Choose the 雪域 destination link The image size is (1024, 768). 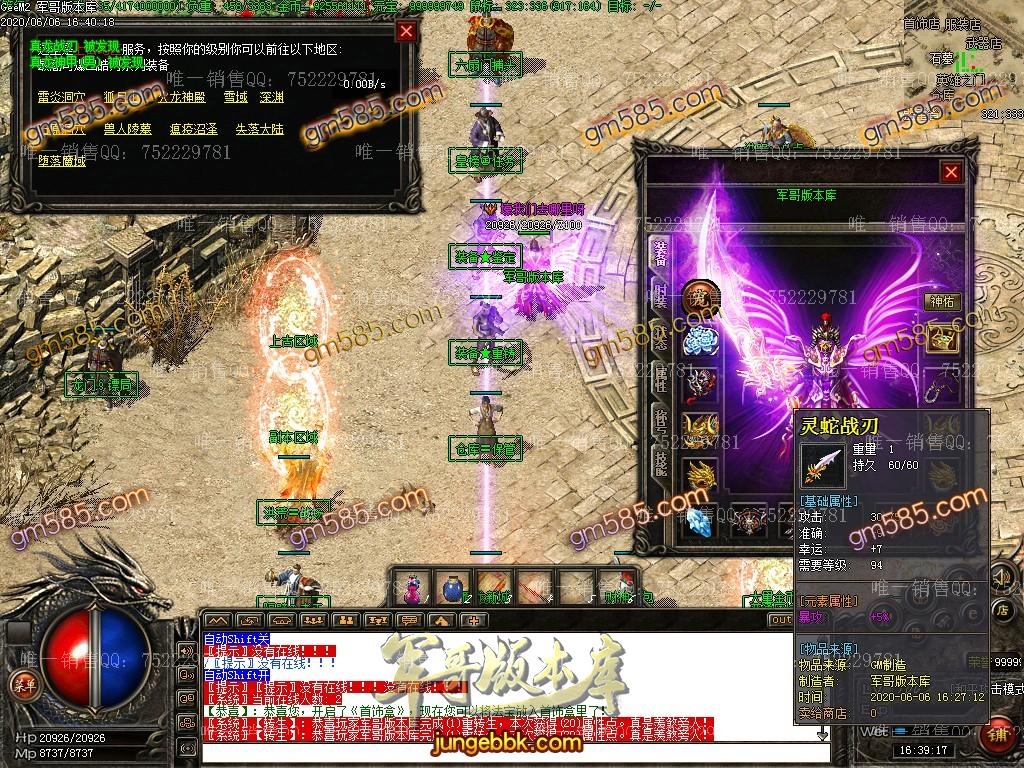(x=235, y=98)
